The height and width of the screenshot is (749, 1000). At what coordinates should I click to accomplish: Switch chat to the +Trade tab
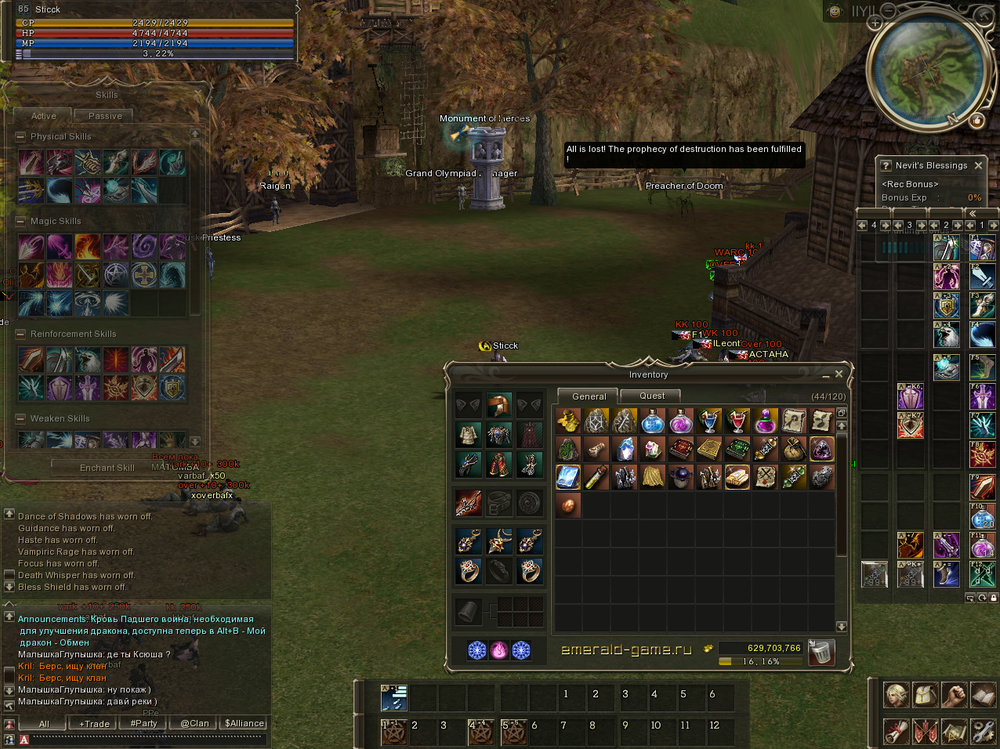[95, 723]
